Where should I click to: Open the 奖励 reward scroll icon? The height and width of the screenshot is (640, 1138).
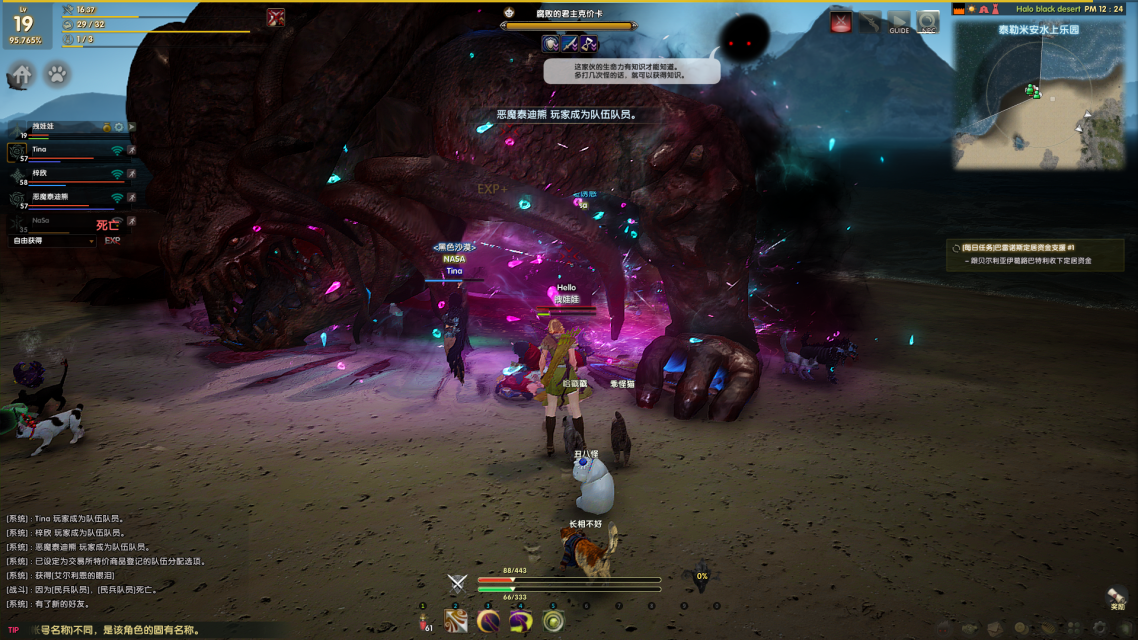(1117, 598)
